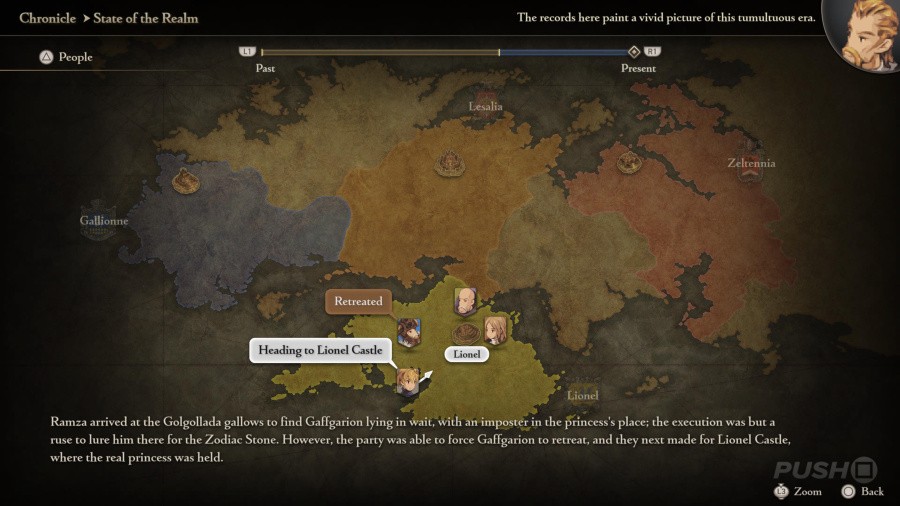Choose Ramza's blond portrait on the map
Screen dimensions: 900x506
tap(408, 380)
